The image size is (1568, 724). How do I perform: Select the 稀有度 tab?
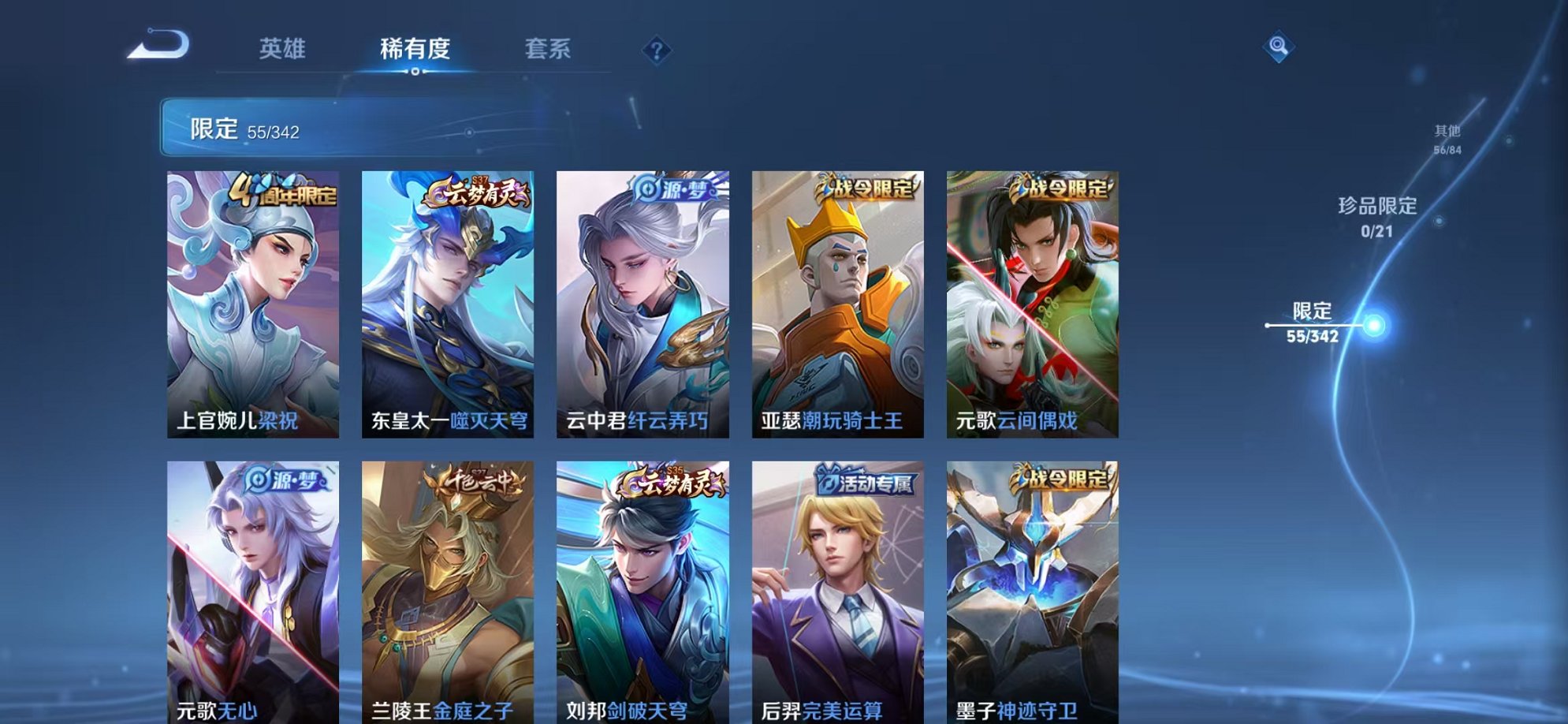click(415, 49)
